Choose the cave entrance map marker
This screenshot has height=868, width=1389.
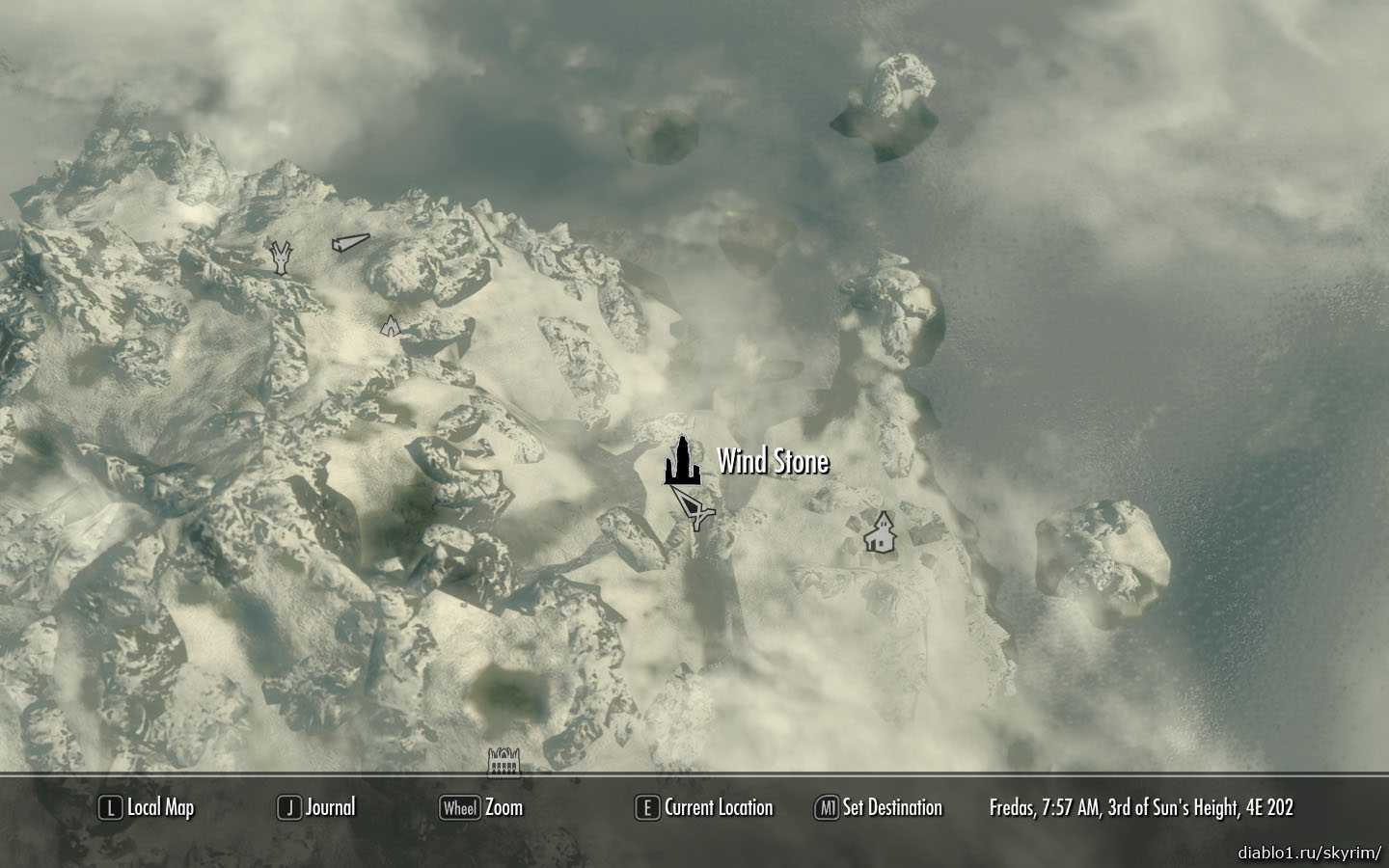pos(389,325)
